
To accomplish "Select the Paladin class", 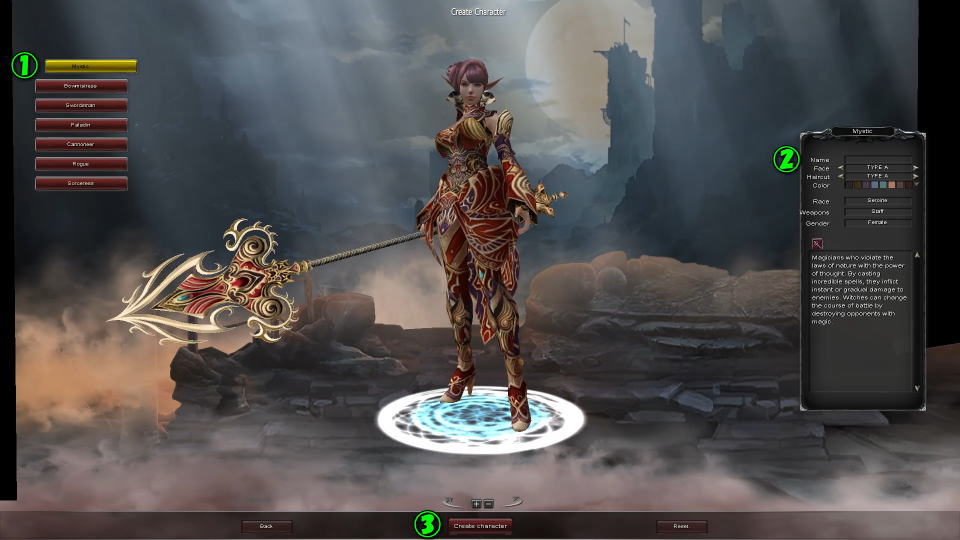I will [x=81, y=125].
